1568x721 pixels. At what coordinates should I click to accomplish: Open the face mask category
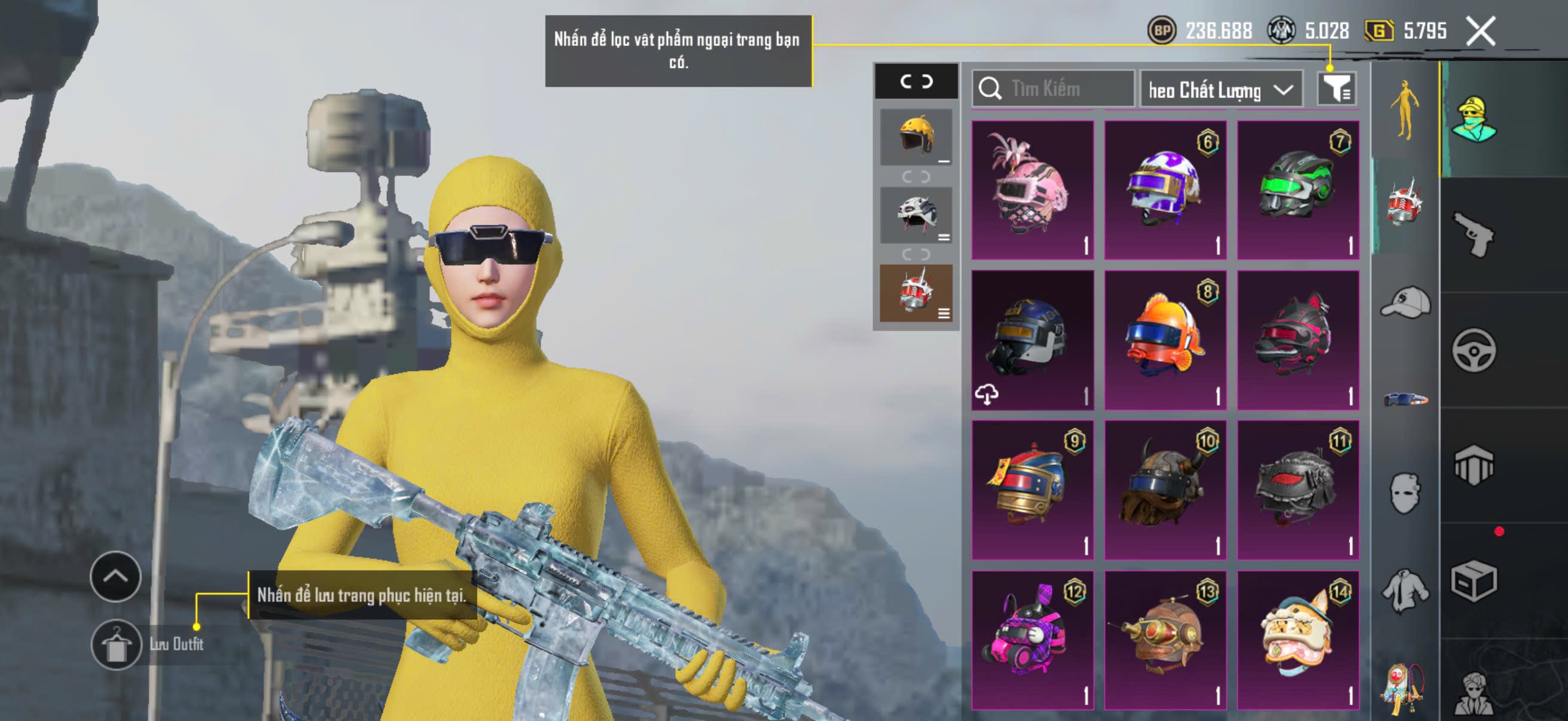point(1405,492)
